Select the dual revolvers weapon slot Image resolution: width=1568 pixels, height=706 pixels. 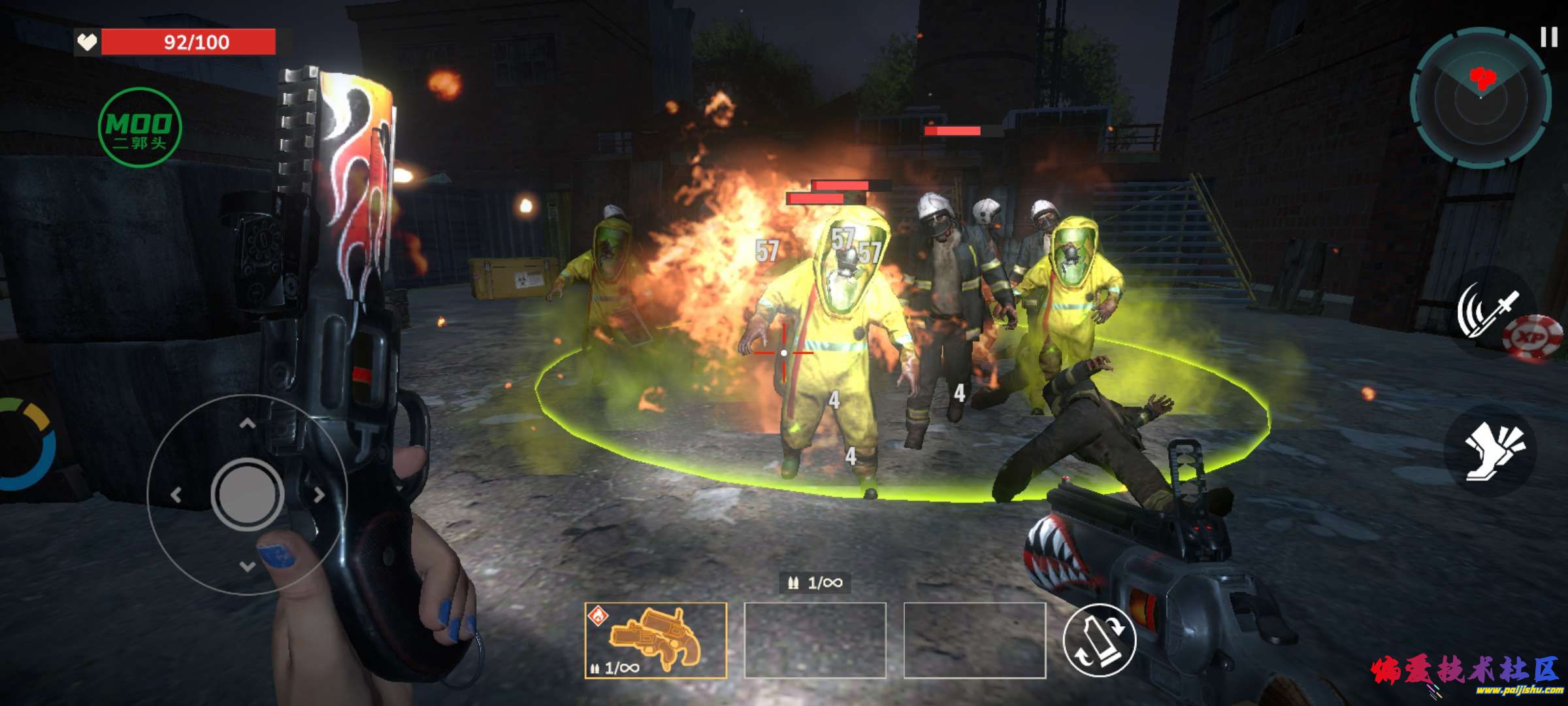point(655,640)
